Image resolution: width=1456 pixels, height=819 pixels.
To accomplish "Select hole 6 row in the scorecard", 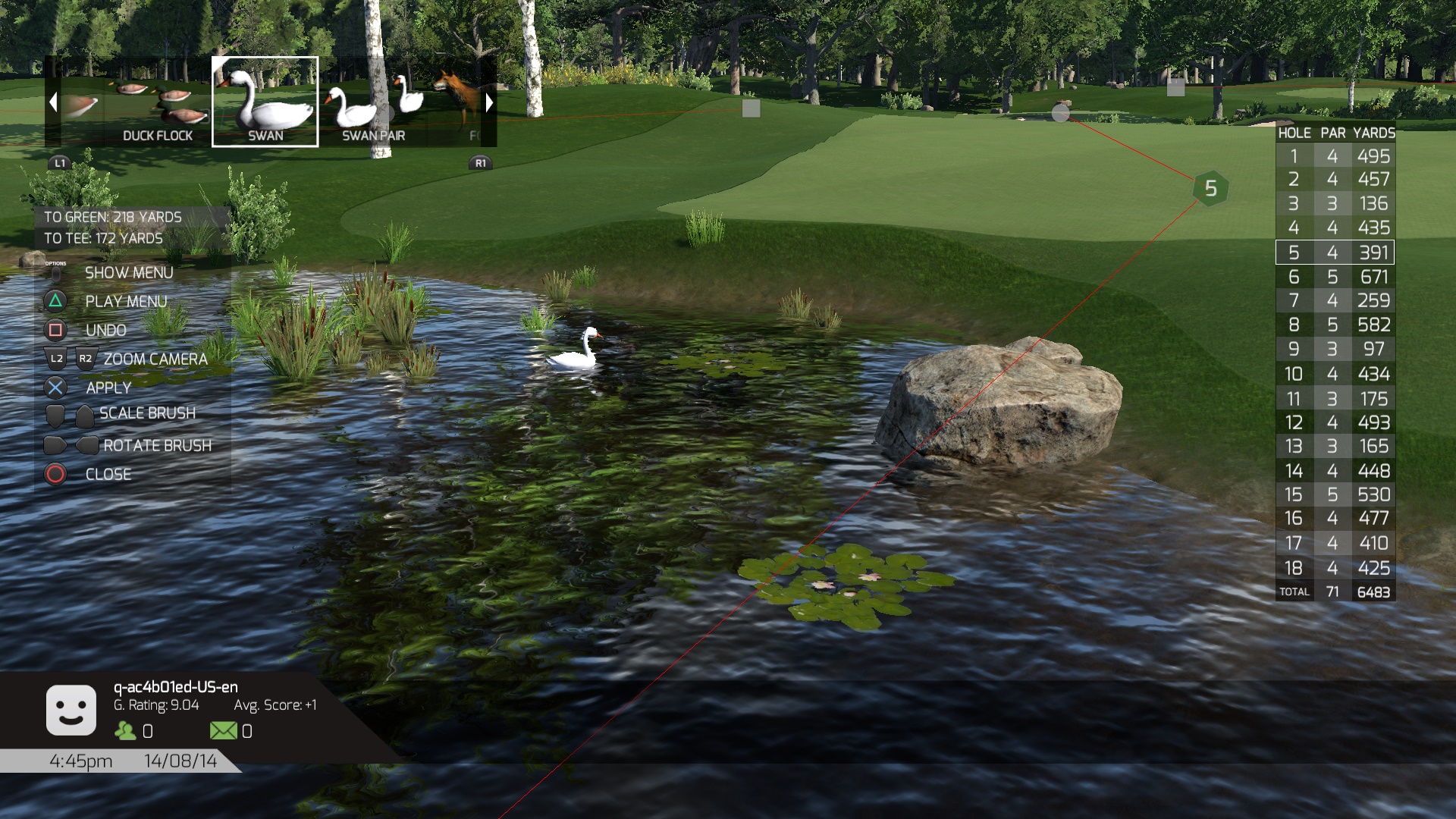I will click(1335, 277).
